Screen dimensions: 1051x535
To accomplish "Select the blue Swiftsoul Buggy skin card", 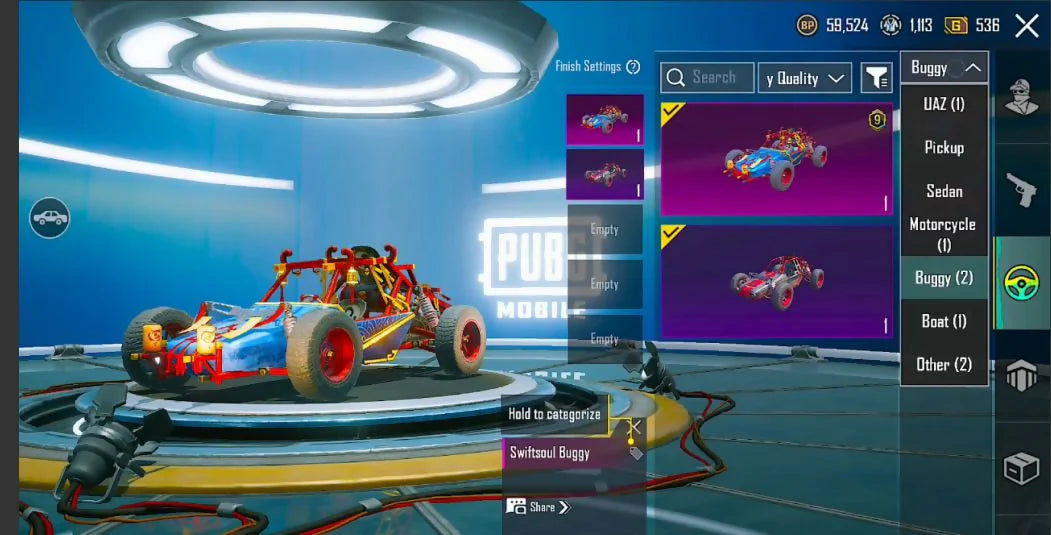I will pyautogui.click(x=776, y=159).
